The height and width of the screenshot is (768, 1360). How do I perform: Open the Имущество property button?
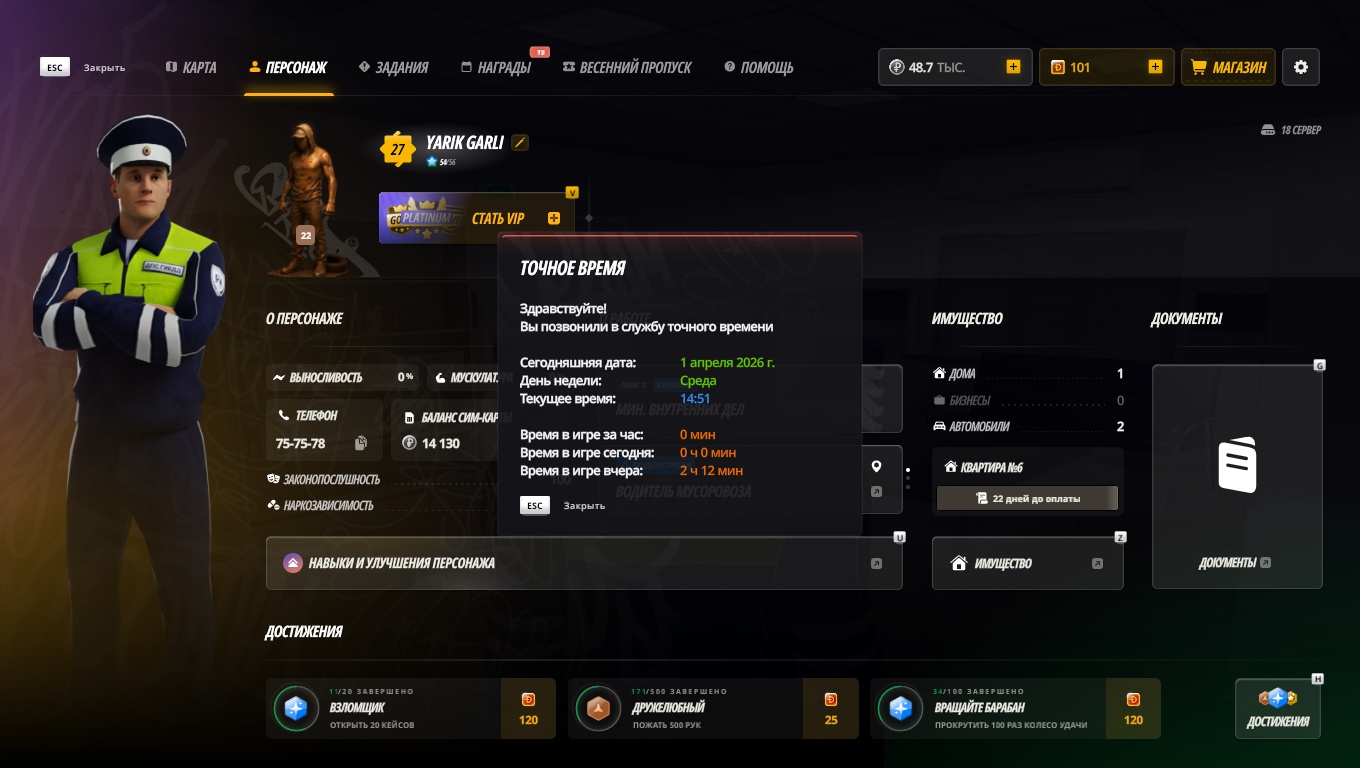pos(1027,563)
